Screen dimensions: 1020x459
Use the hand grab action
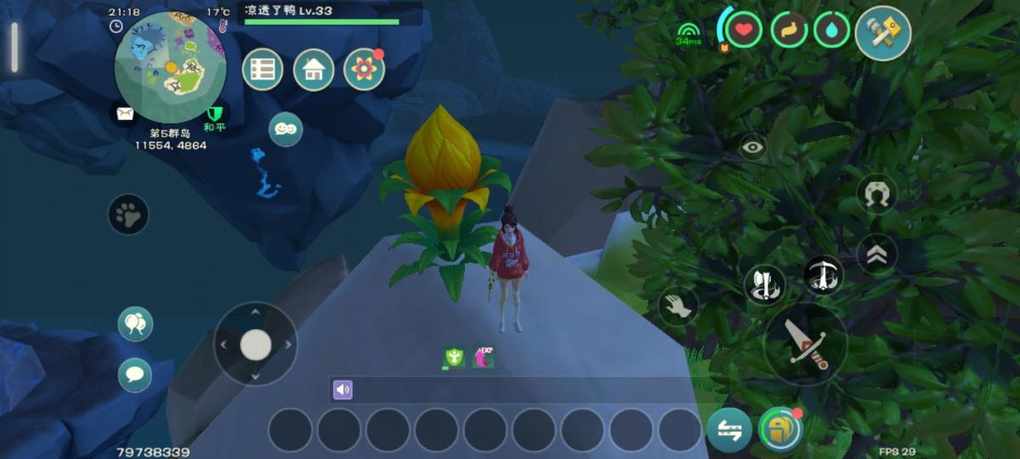coord(679,306)
